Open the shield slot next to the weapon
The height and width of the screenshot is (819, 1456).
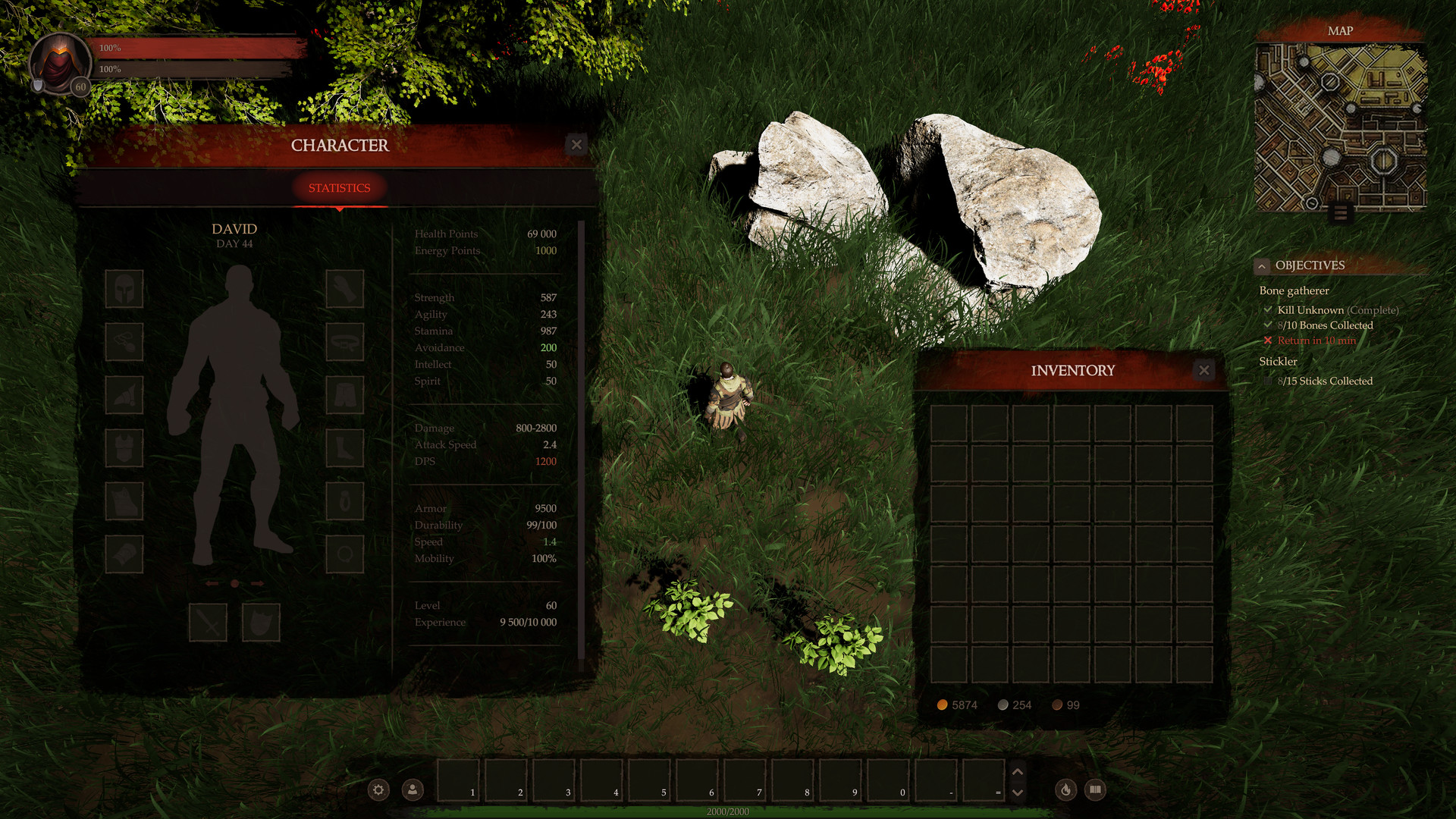click(x=261, y=622)
